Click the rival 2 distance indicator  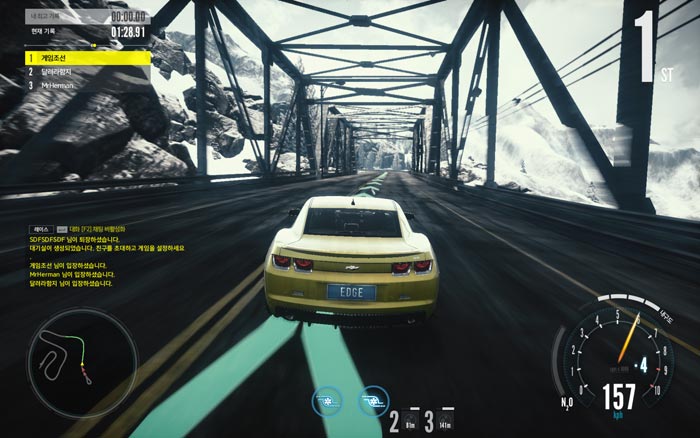tap(400, 420)
